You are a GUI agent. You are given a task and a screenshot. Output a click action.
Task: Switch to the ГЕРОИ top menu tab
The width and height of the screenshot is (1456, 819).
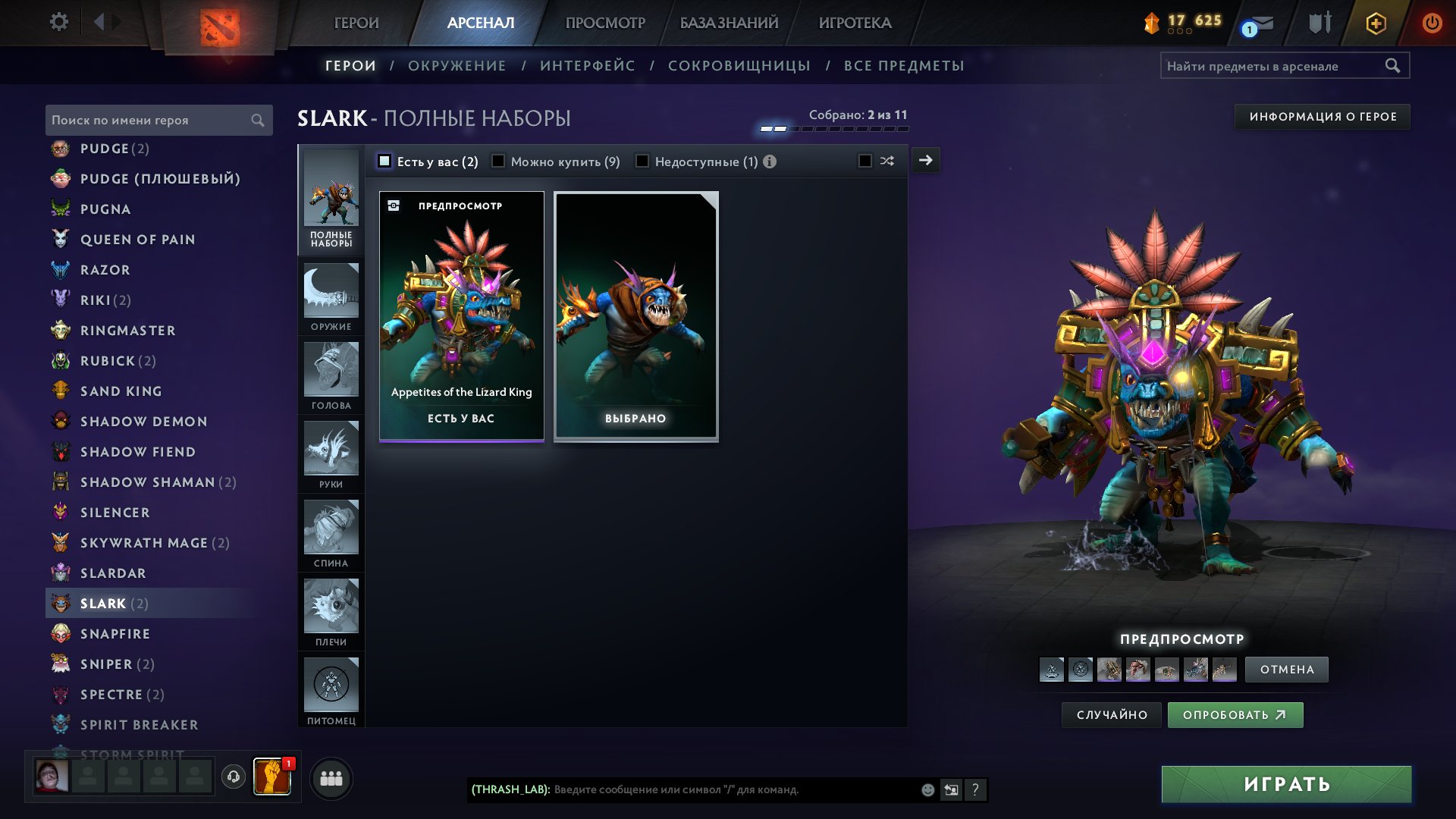[x=356, y=23]
